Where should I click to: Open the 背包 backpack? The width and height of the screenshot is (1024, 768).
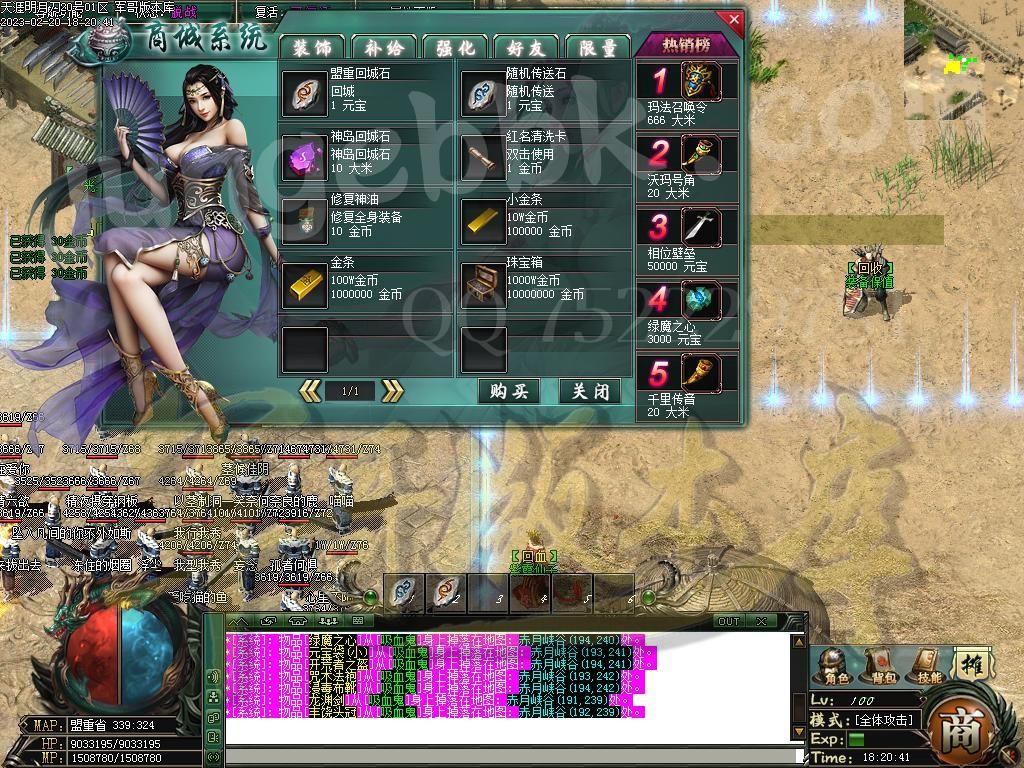pyautogui.click(x=883, y=665)
